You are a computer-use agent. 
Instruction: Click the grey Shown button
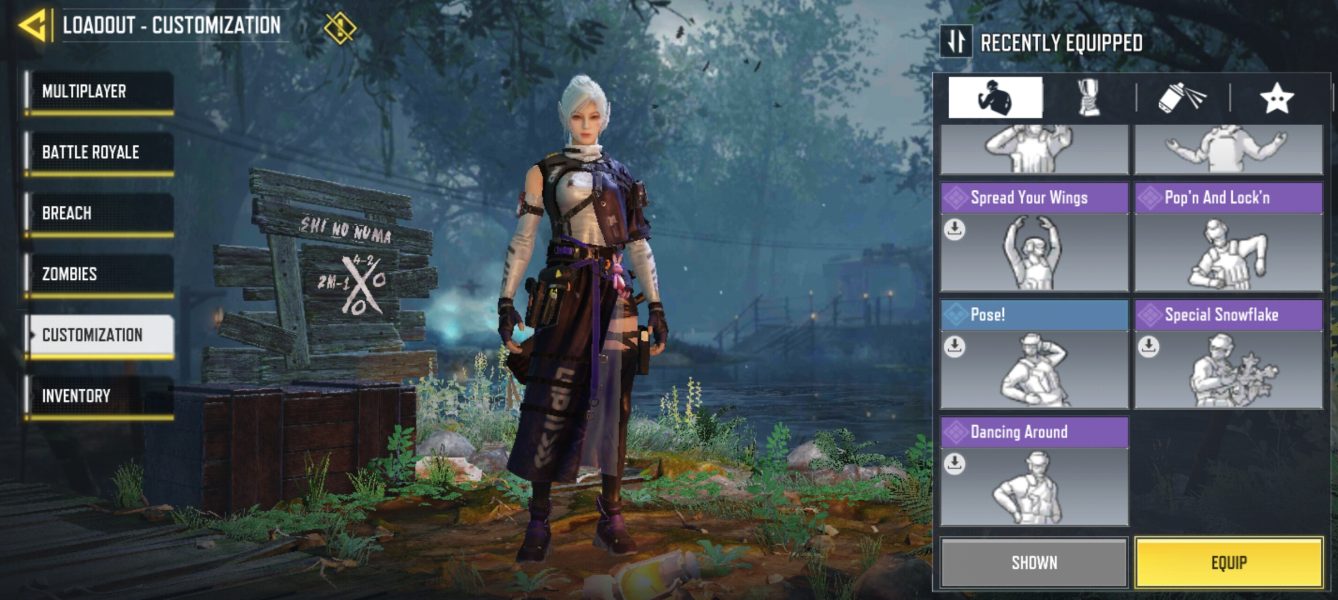pos(1034,562)
